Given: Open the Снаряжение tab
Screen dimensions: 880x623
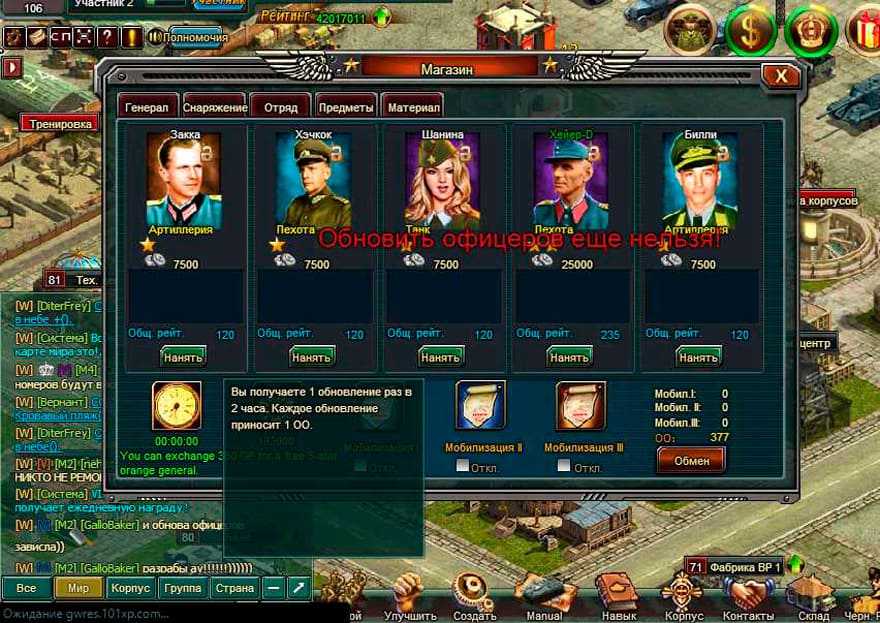Looking at the screenshot, I should (x=214, y=106).
